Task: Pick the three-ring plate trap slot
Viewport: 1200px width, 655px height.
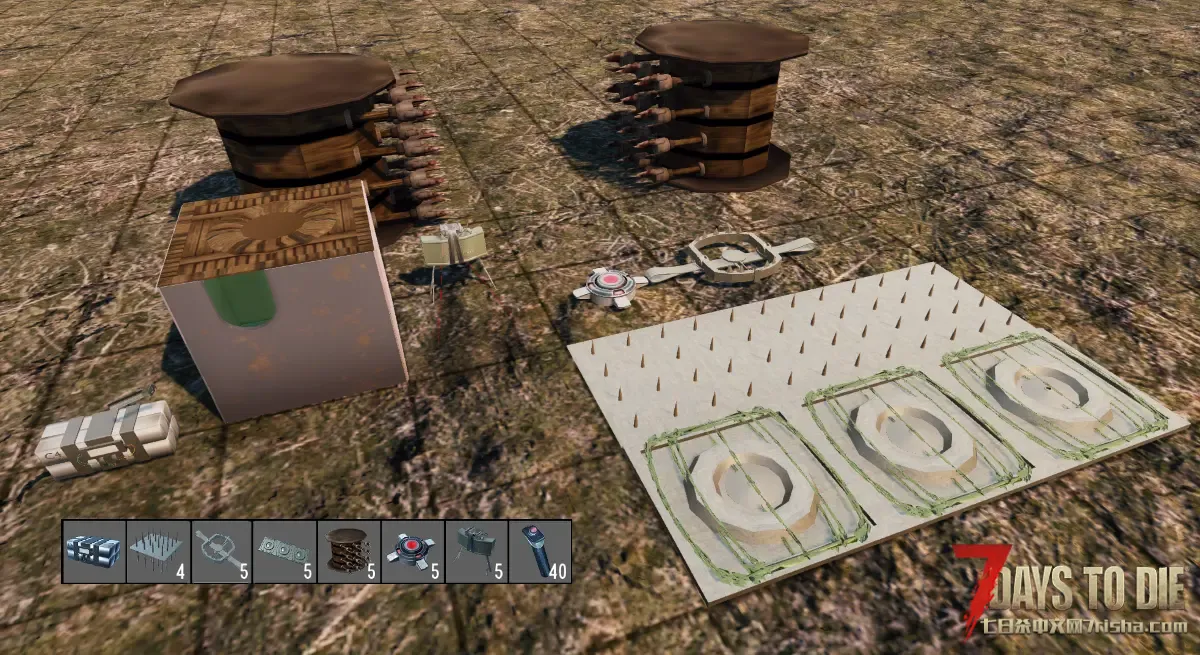Action: [x=285, y=551]
